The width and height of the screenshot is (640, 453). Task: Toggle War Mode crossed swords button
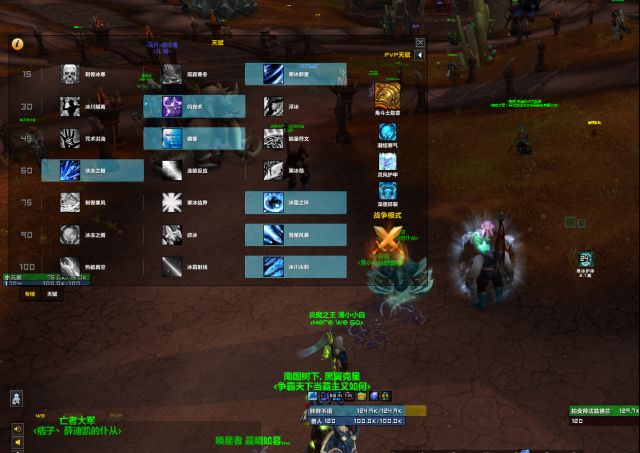(385, 239)
